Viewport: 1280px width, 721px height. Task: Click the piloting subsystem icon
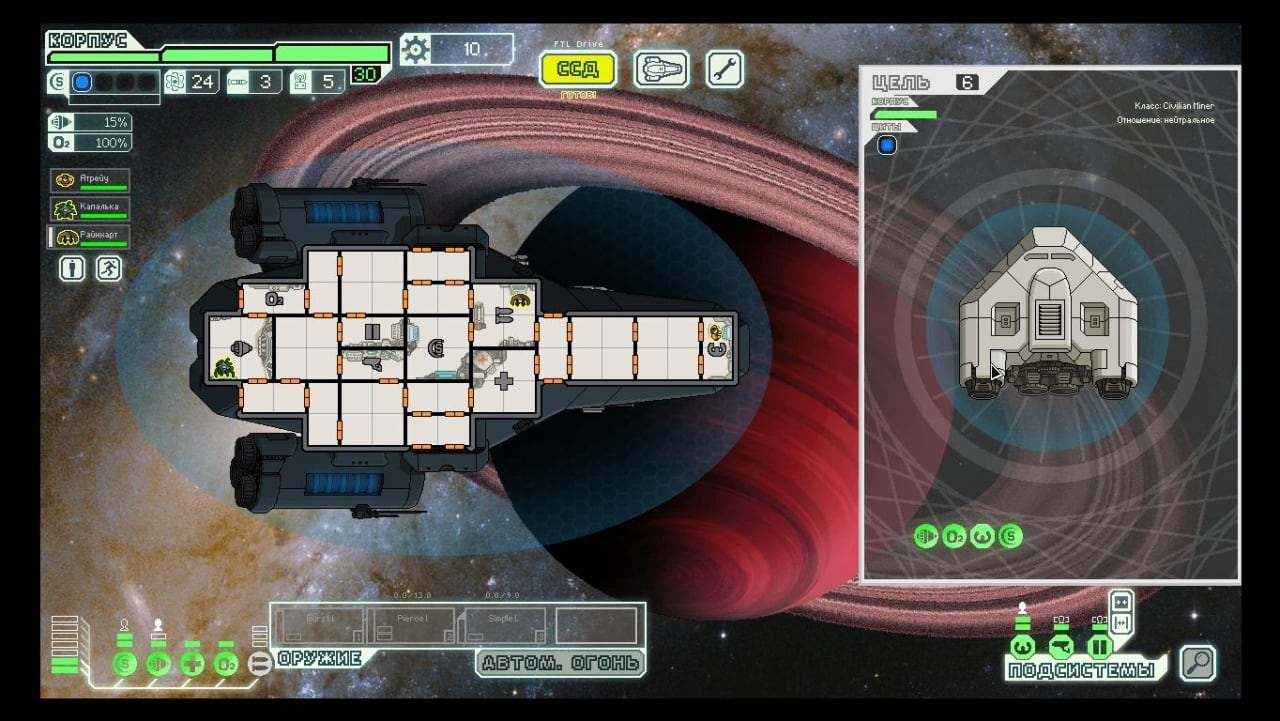pos(1022,645)
